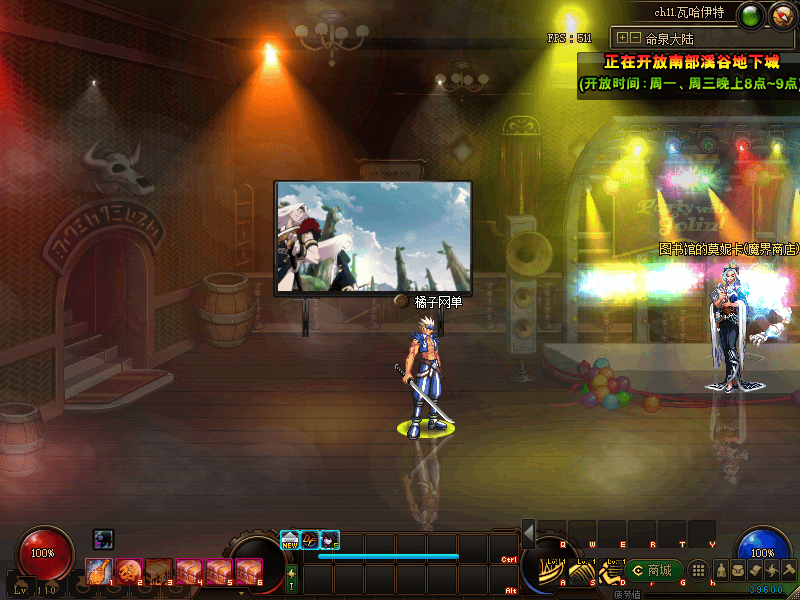The width and height of the screenshot is (800, 600).
Task: Select the brown crate in slot 3
Action: 159,571
